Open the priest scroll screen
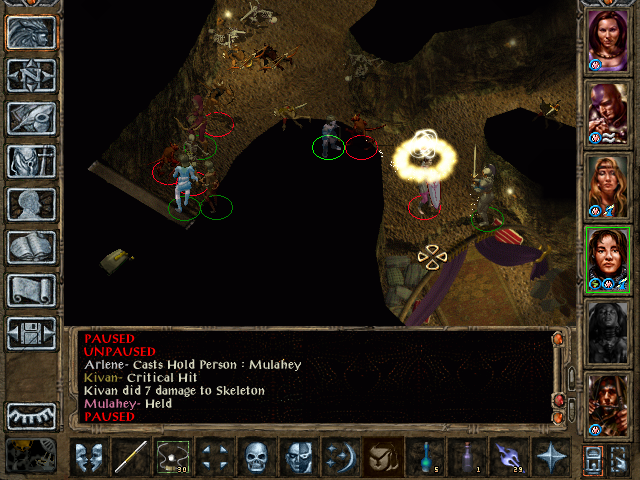 31,290
